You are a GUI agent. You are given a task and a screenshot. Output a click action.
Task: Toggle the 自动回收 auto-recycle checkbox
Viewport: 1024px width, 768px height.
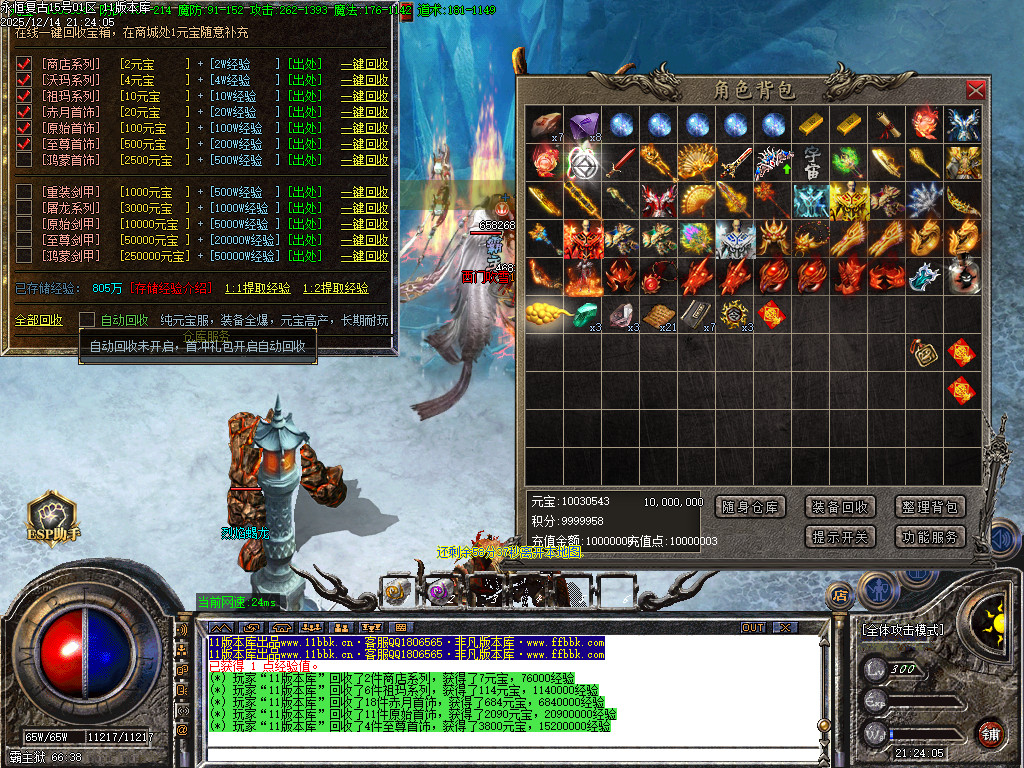[x=87, y=320]
